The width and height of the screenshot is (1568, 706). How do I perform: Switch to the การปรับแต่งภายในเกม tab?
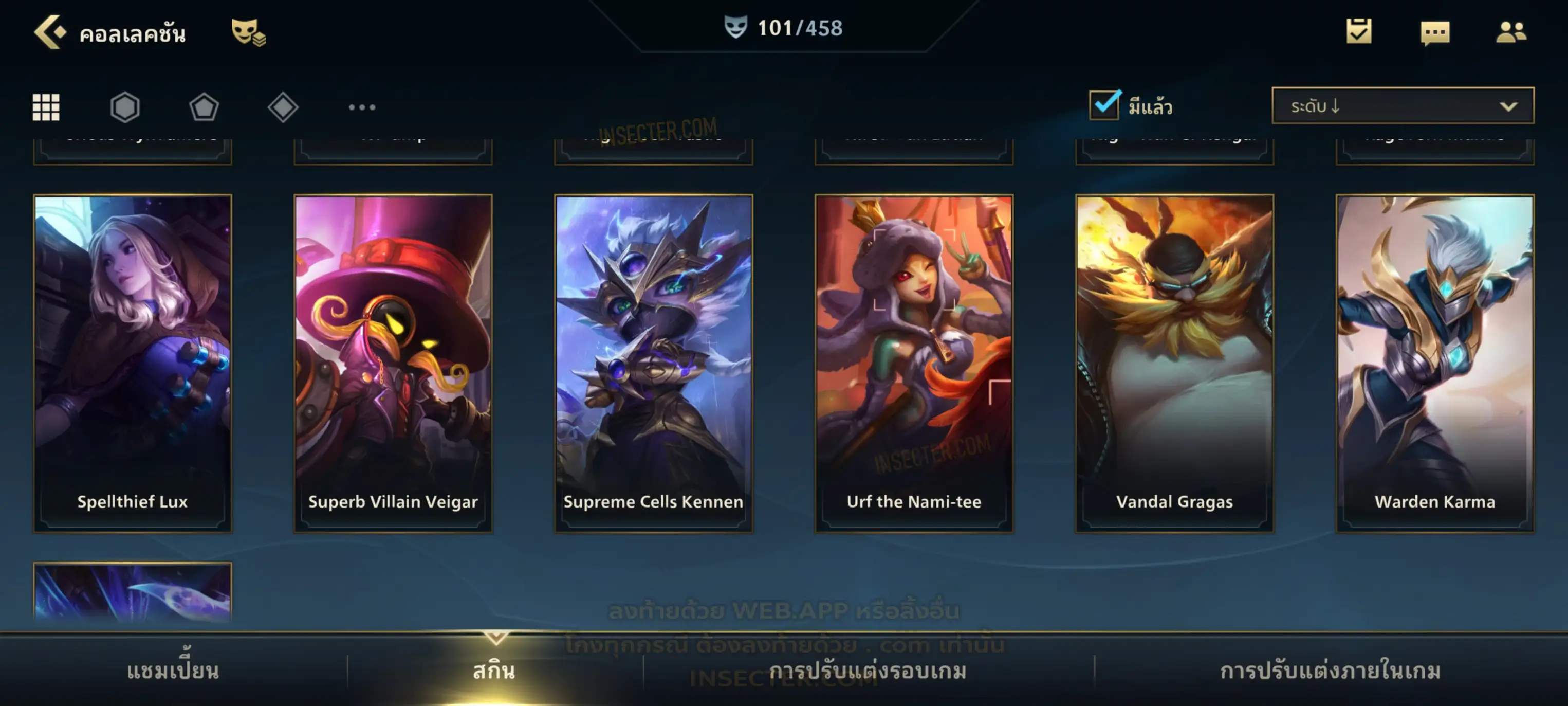click(x=1330, y=671)
